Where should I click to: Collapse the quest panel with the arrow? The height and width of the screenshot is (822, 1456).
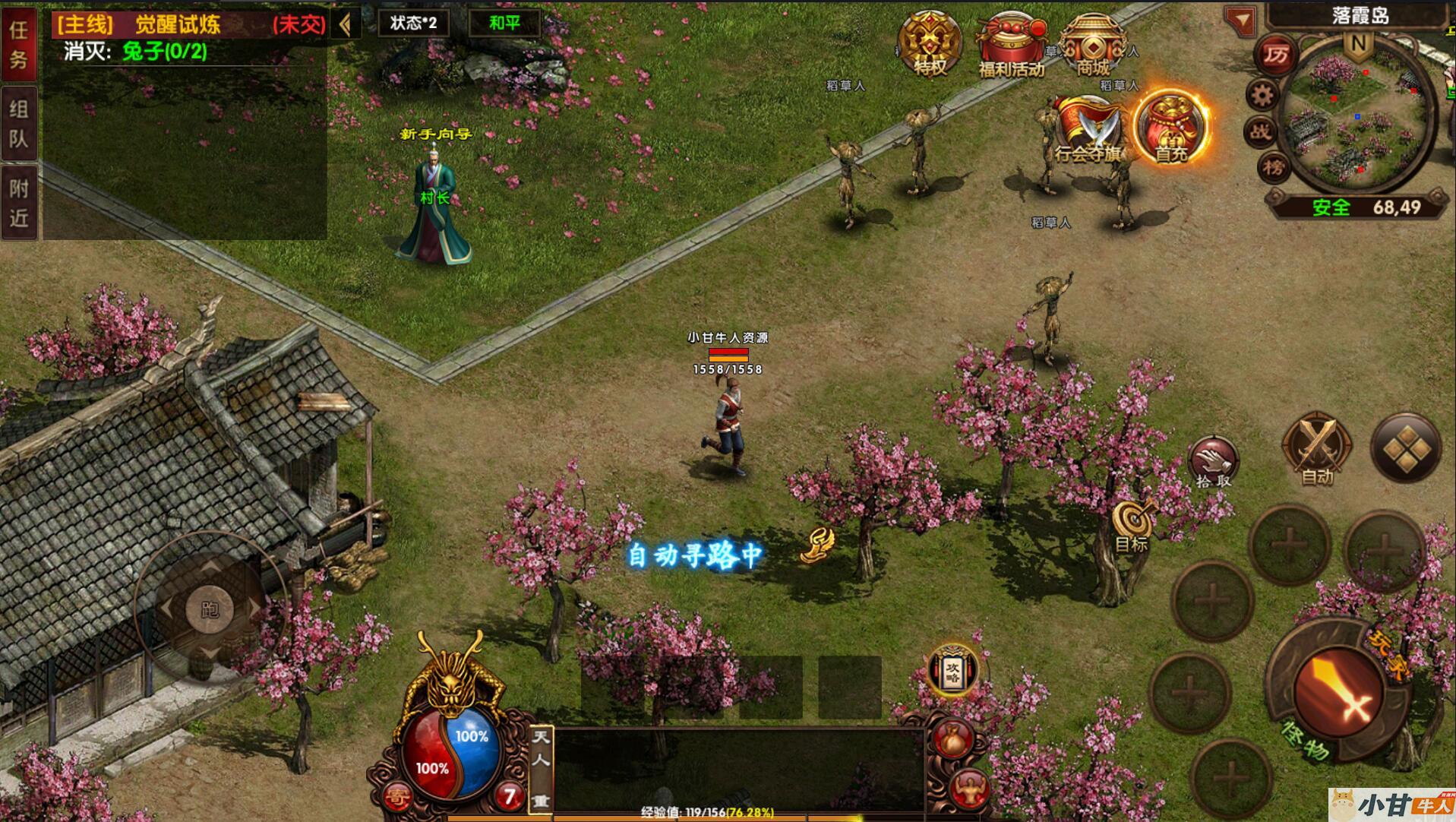click(x=346, y=24)
